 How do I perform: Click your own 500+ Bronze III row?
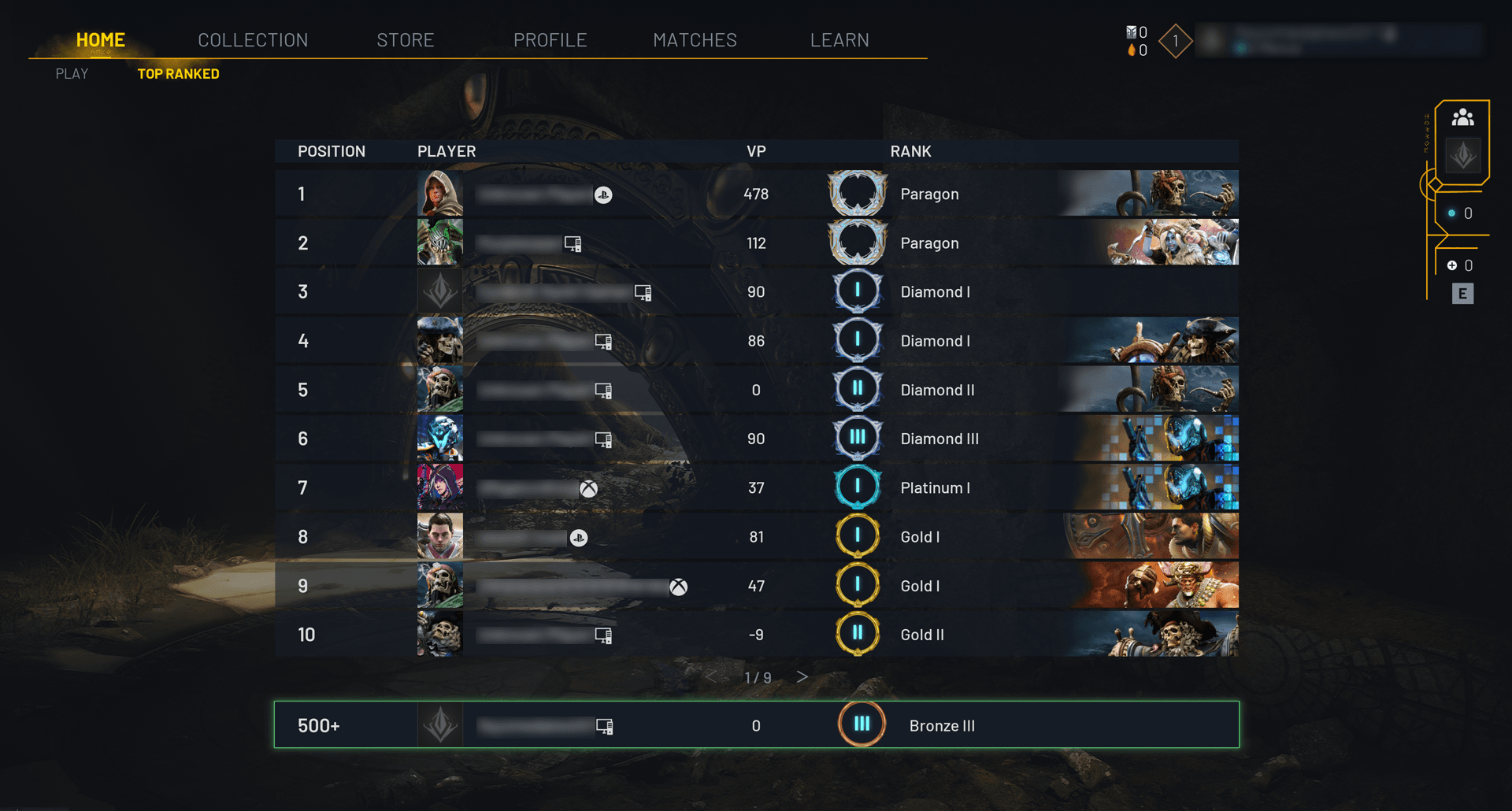(x=756, y=725)
